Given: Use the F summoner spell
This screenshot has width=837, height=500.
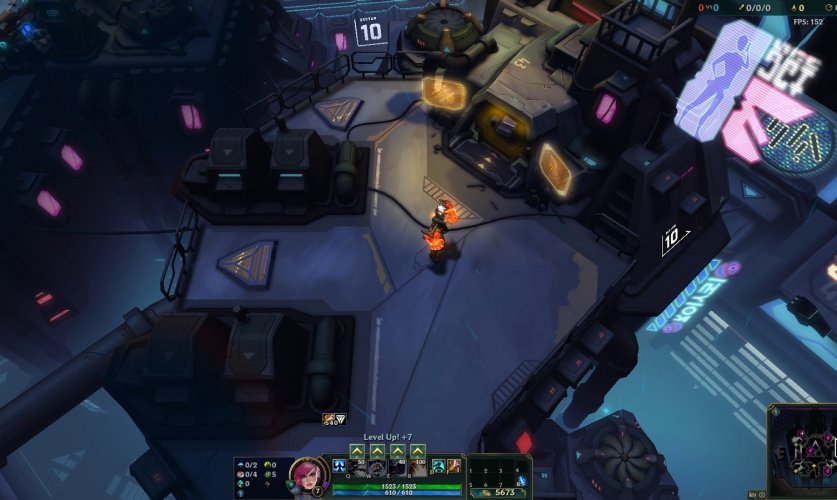Looking at the screenshot, I should (455, 466).
